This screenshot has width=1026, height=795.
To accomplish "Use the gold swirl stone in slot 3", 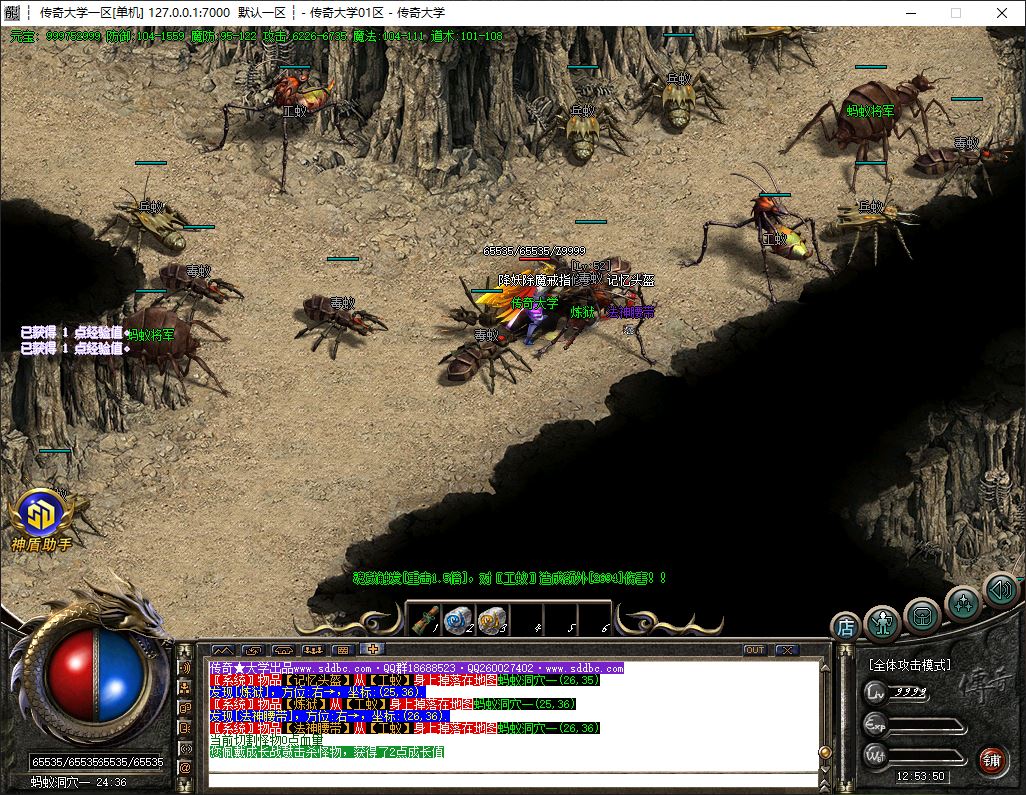I will pyautogui.click(x=490, y=620).
